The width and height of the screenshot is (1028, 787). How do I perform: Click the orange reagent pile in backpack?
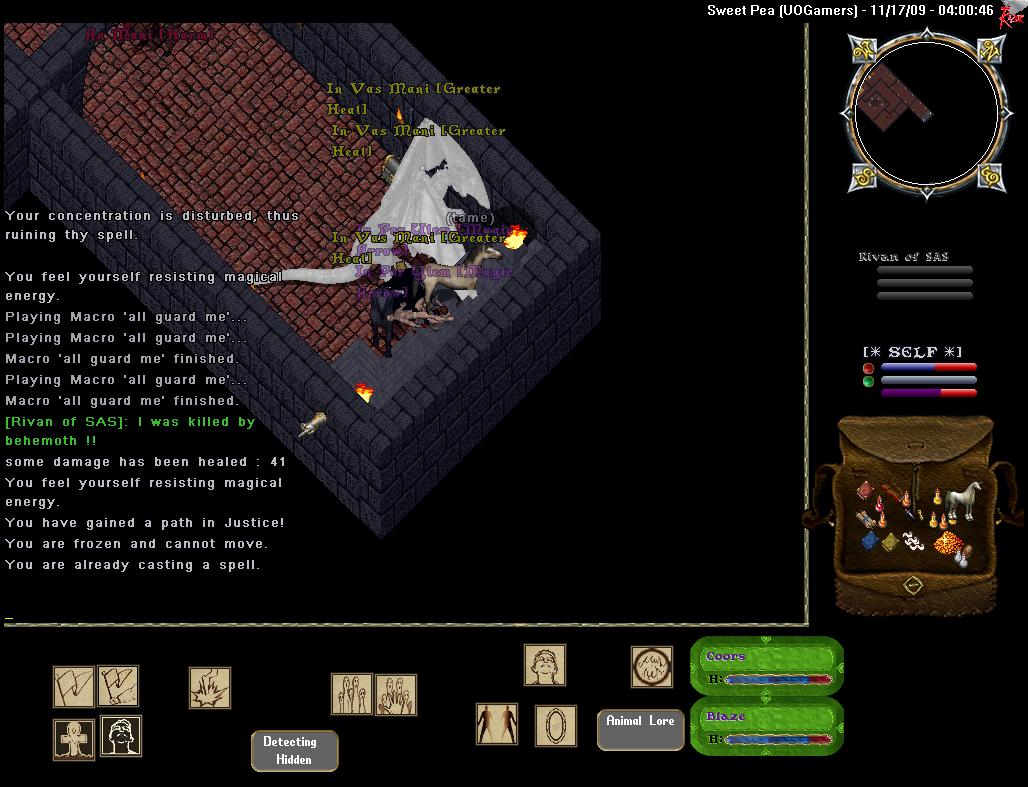tap(947, 543)
